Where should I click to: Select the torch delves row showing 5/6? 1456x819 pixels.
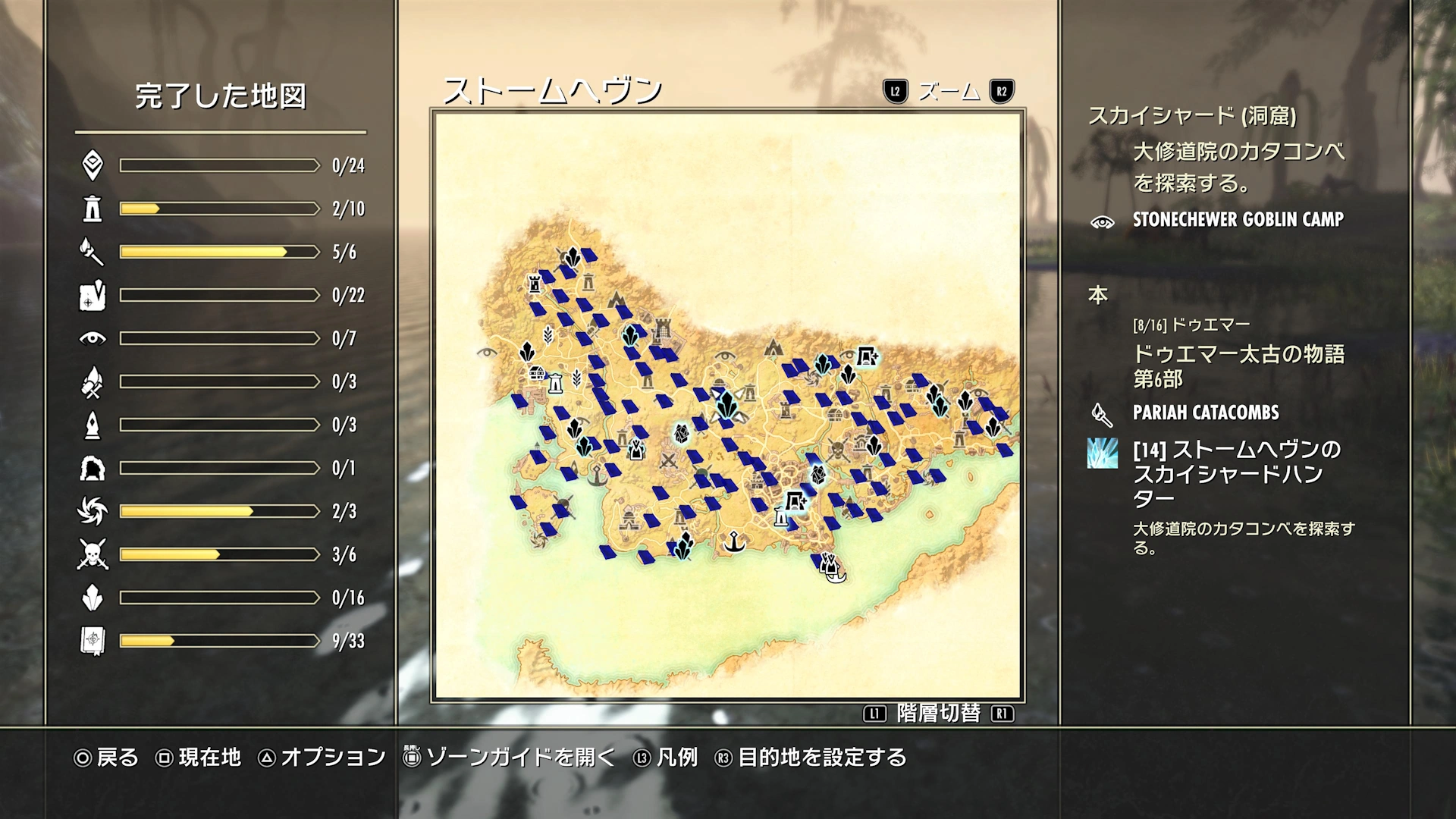click(220, 252)
